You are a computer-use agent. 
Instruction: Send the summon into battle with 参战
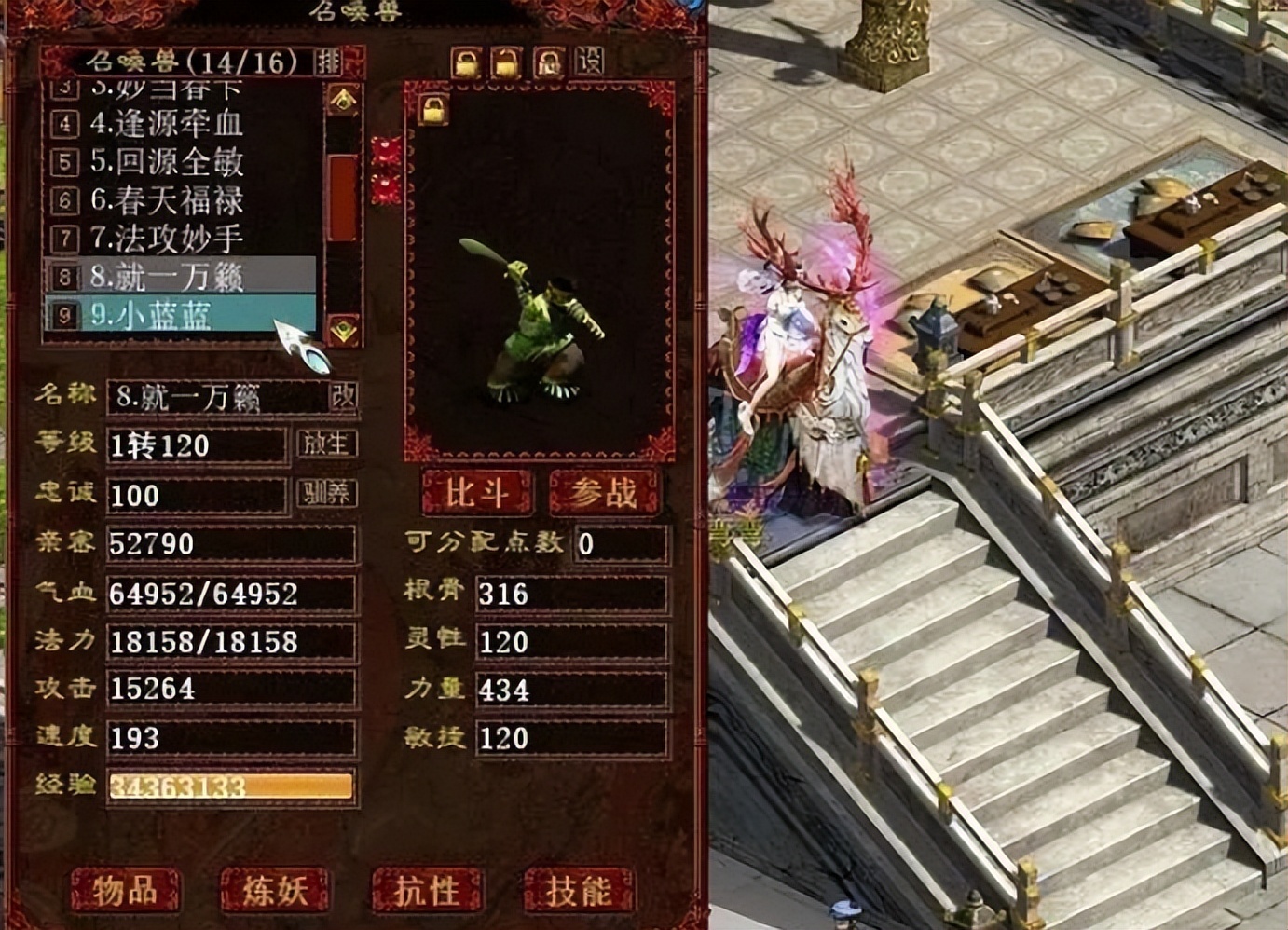tap(604, 492)
